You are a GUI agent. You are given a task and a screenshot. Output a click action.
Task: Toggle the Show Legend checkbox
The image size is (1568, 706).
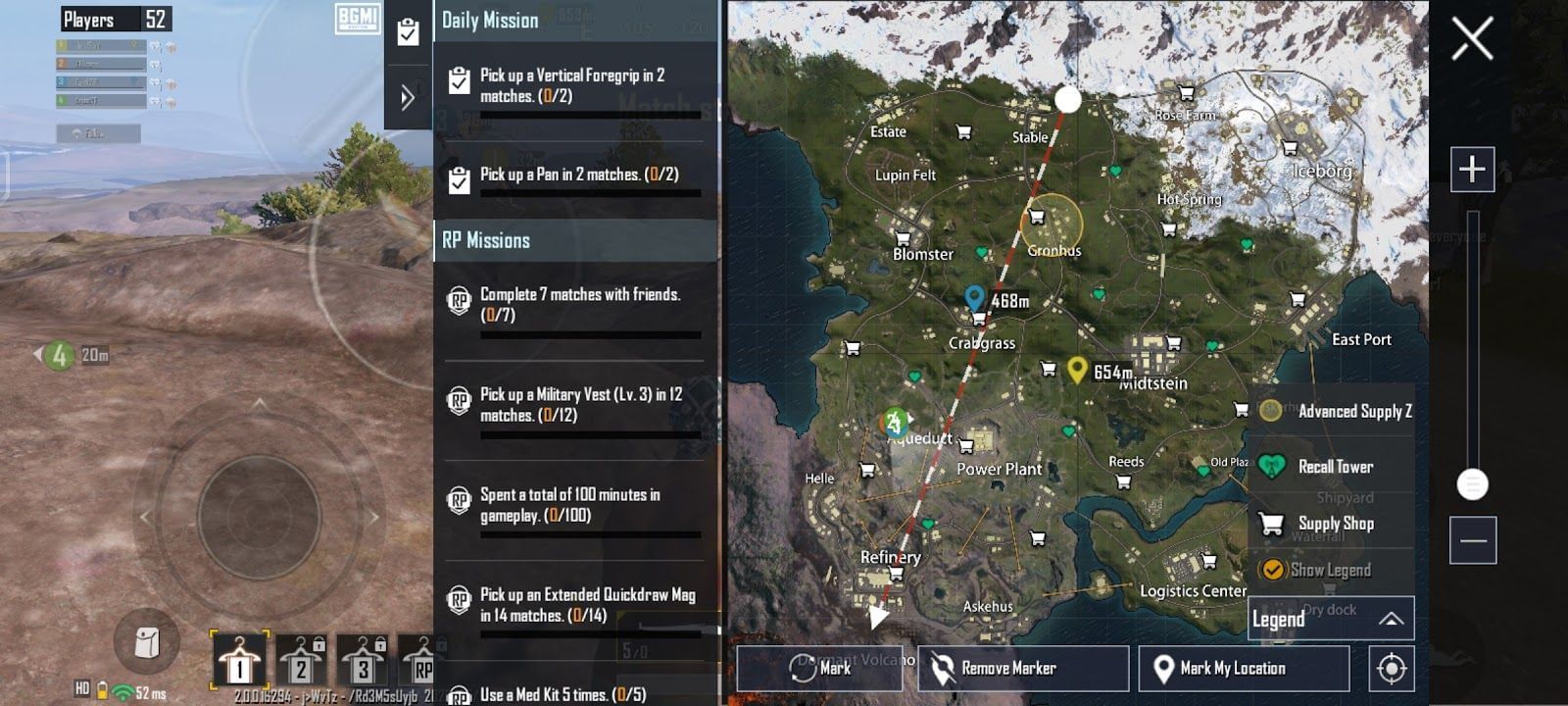[x=1273, y=570]
